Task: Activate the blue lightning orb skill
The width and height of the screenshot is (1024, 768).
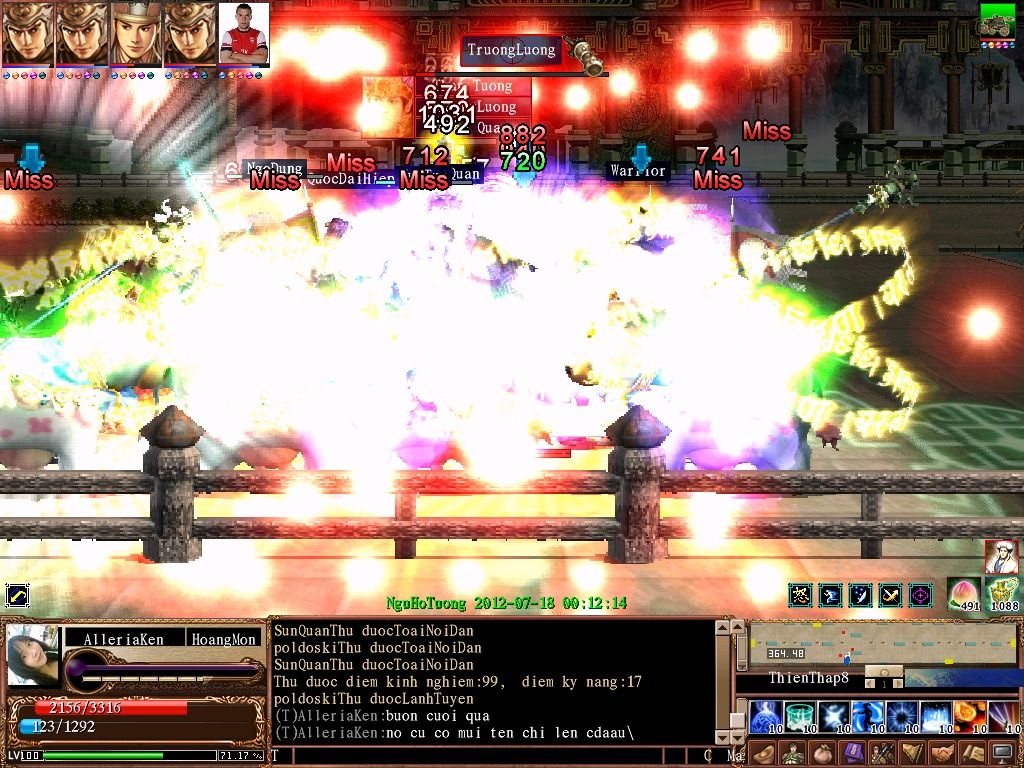Action: [765, 716]
